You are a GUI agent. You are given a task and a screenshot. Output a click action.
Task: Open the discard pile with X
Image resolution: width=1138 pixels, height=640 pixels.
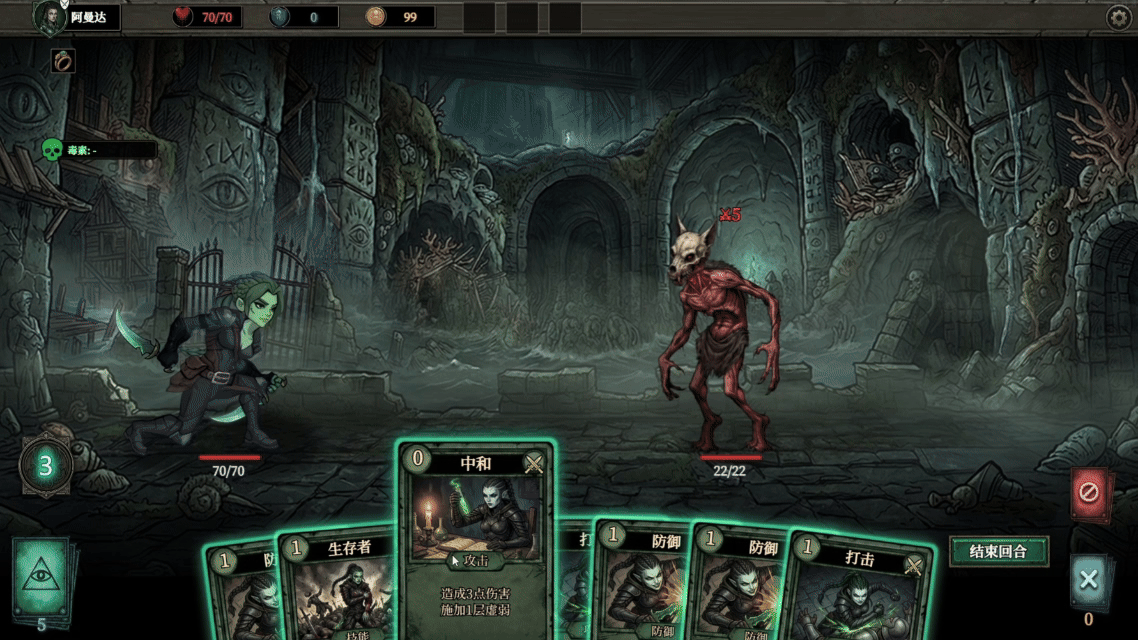coord(1088,580)
